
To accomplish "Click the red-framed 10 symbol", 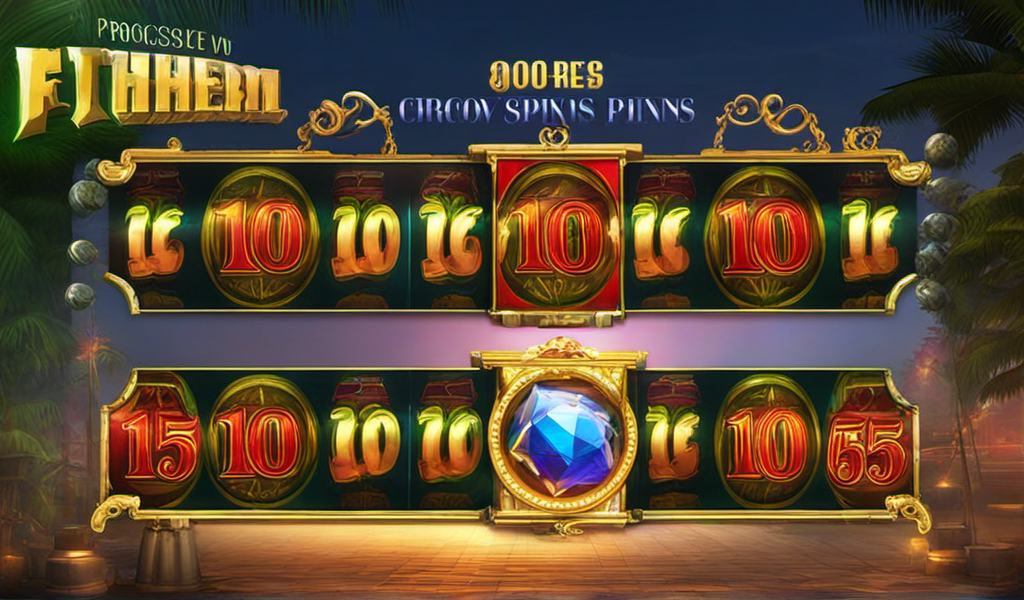I will [557, 237].
